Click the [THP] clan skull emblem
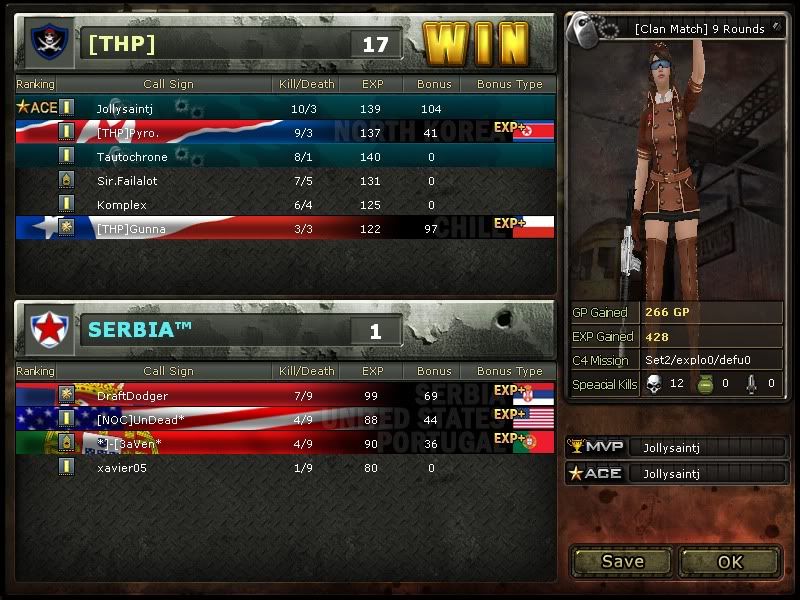The height and width of the screenshot is (600, 800). click(48, 43)
